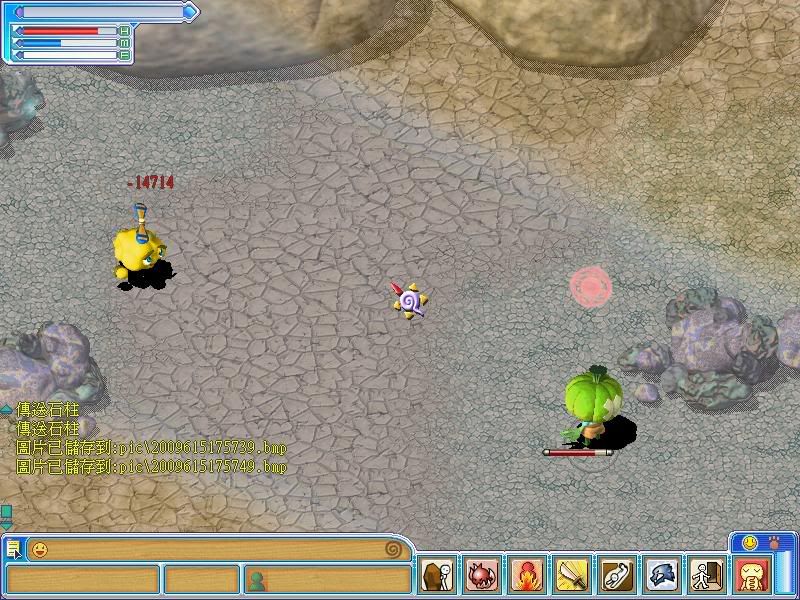Viewport: 800px width, 600px height.
Task: Select the tumbling figure icon
Action: point(615,577)
